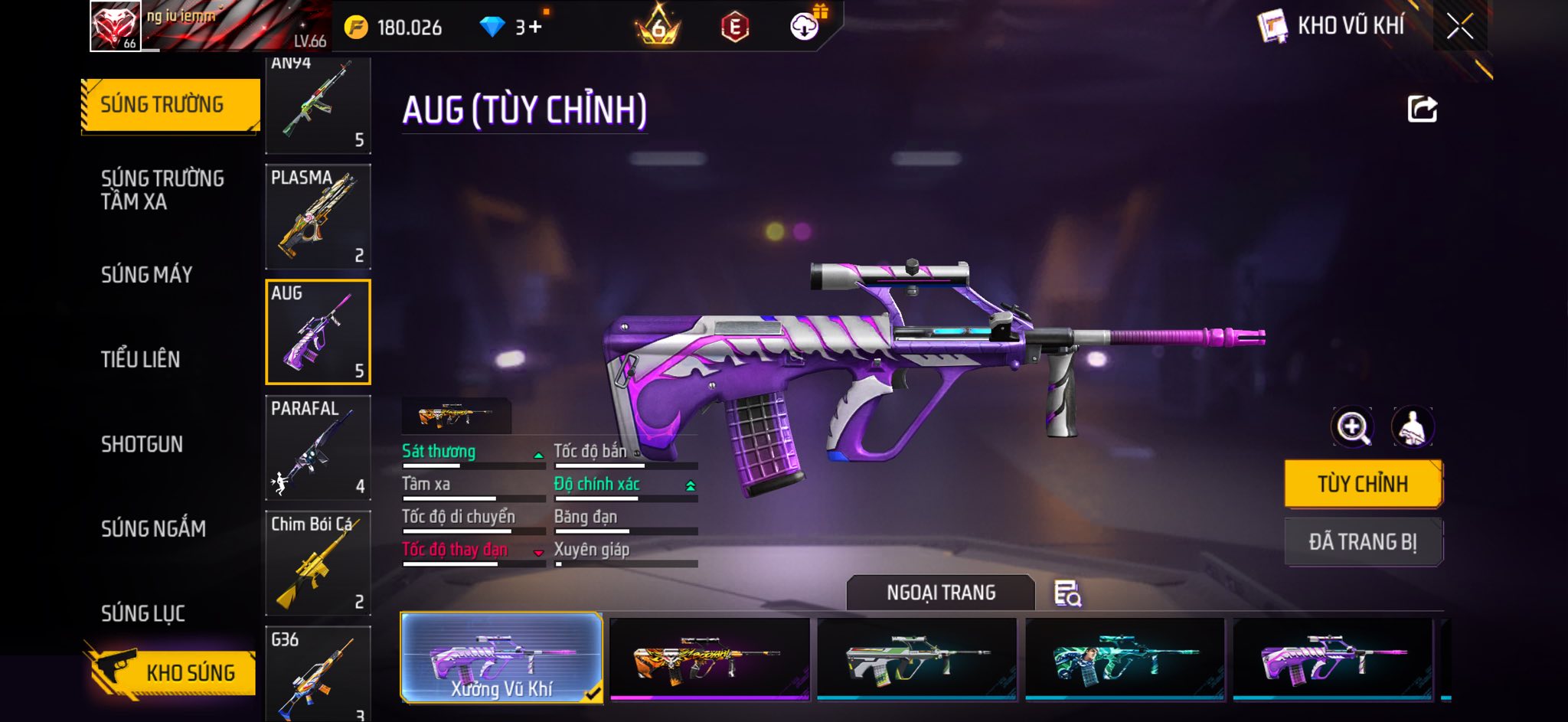Add diamonds with the plus button
Screen dimensions: 1568x722
[534, 28]
